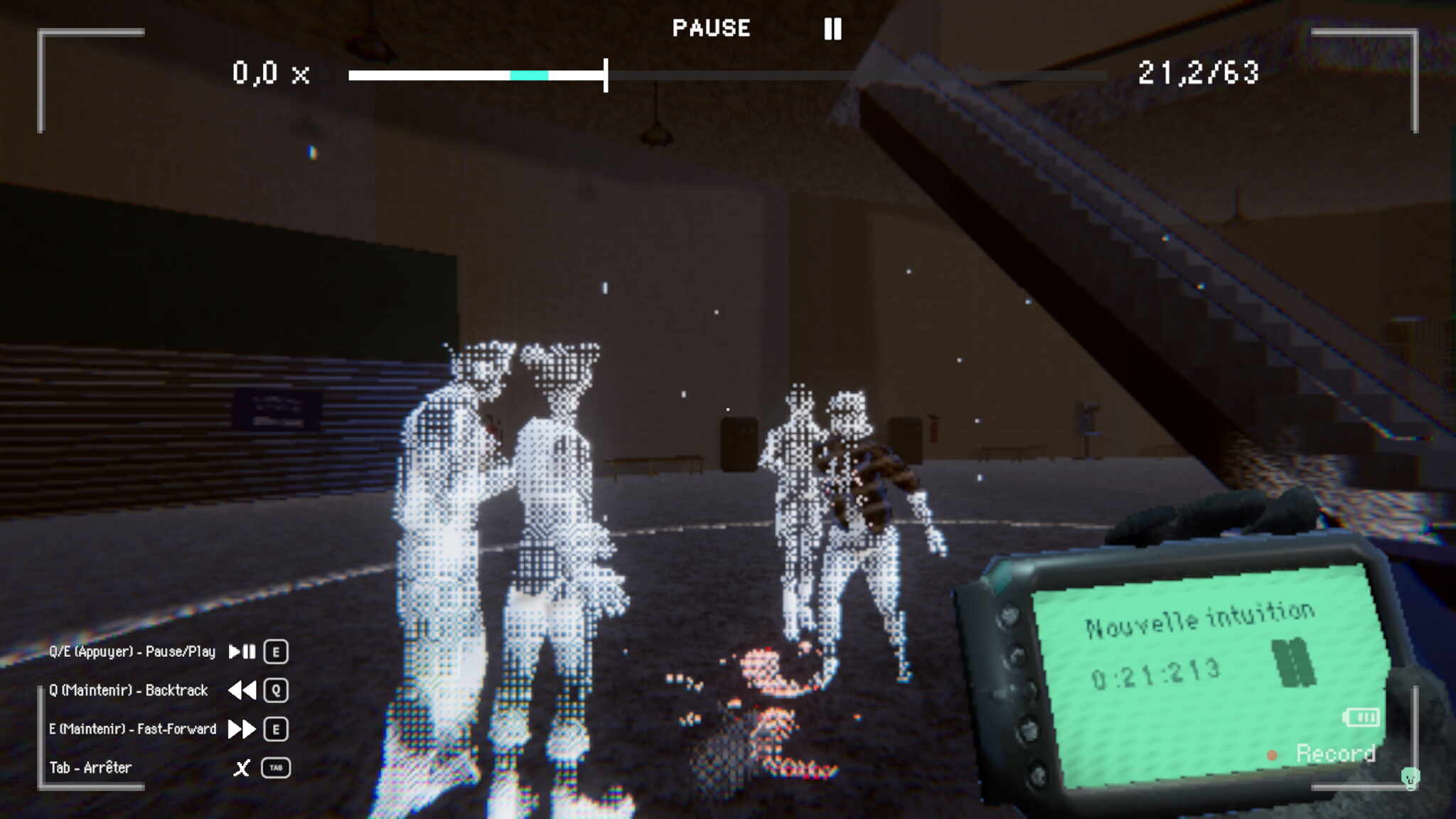
Task: Jump to the cyan segment of the timeline
Action: point(529,75)
